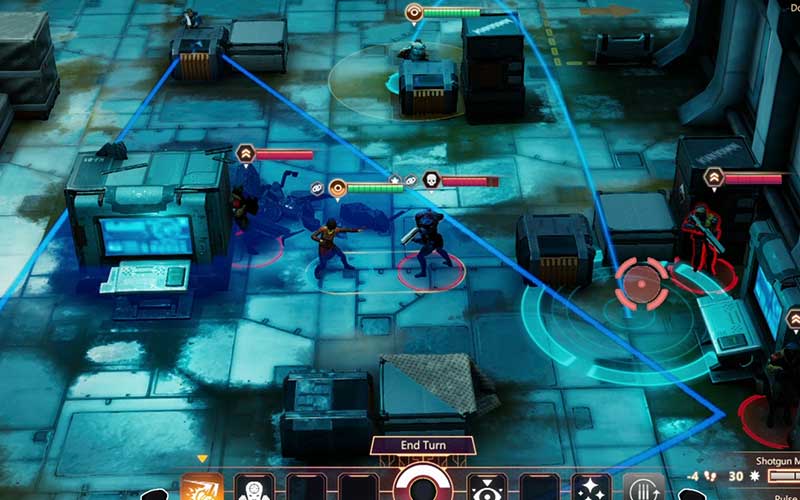This screenshot has width=800, height=500.
Task: Activate the eye overwatch ability
Action: coord(487,488)
